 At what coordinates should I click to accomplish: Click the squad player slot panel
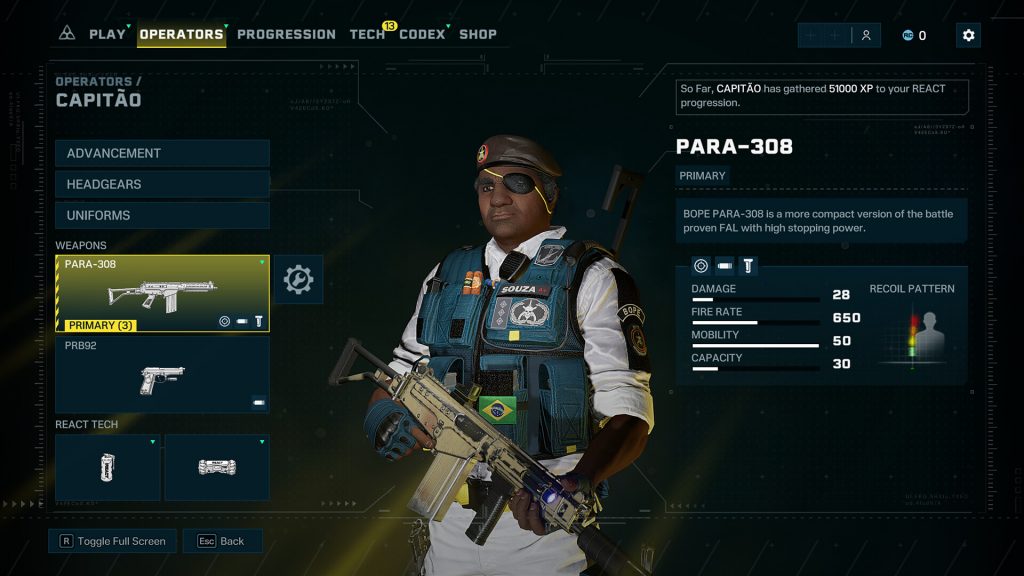coord(839,35)
